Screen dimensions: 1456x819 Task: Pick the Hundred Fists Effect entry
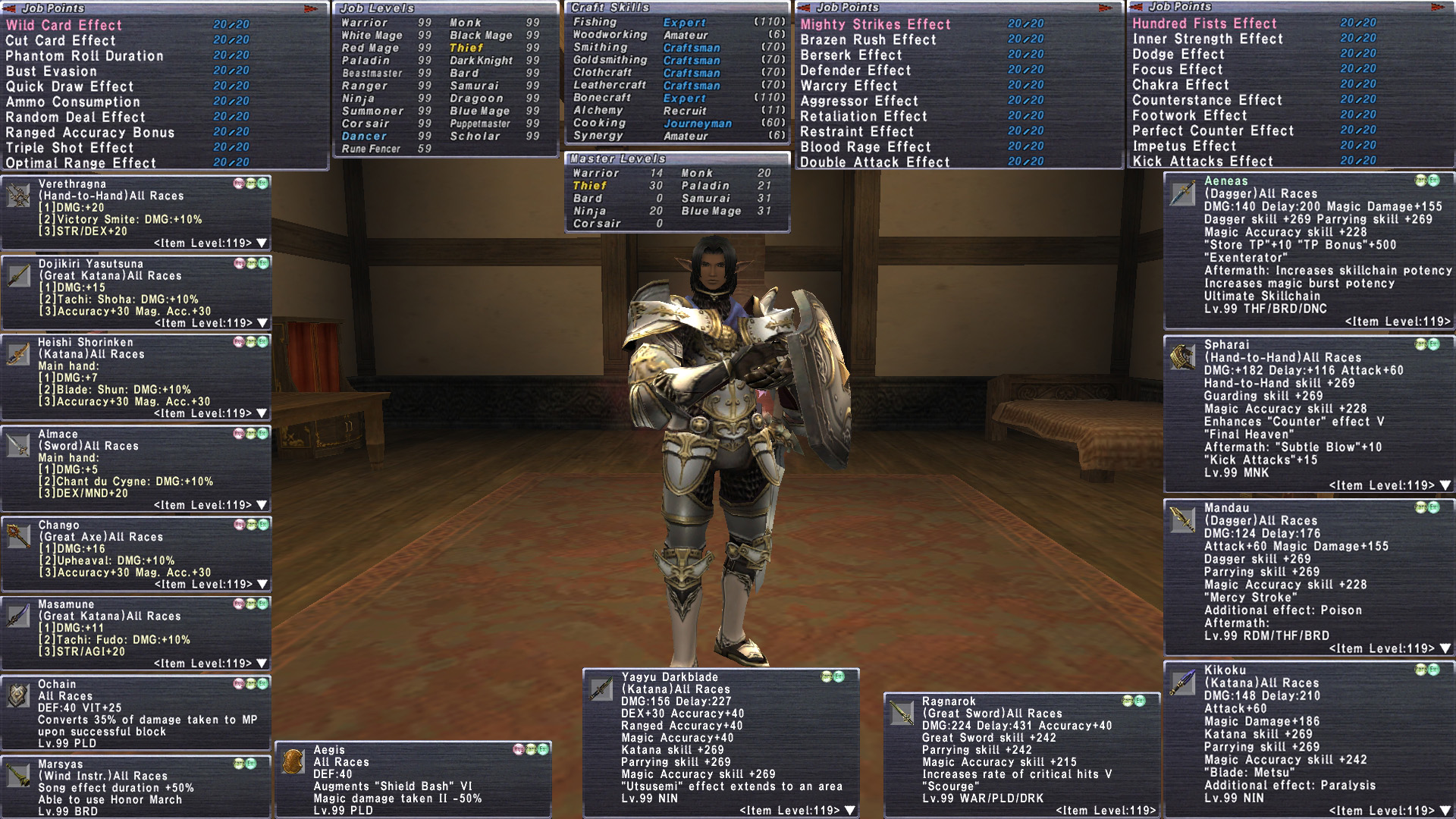click(x=1204, y=24)
